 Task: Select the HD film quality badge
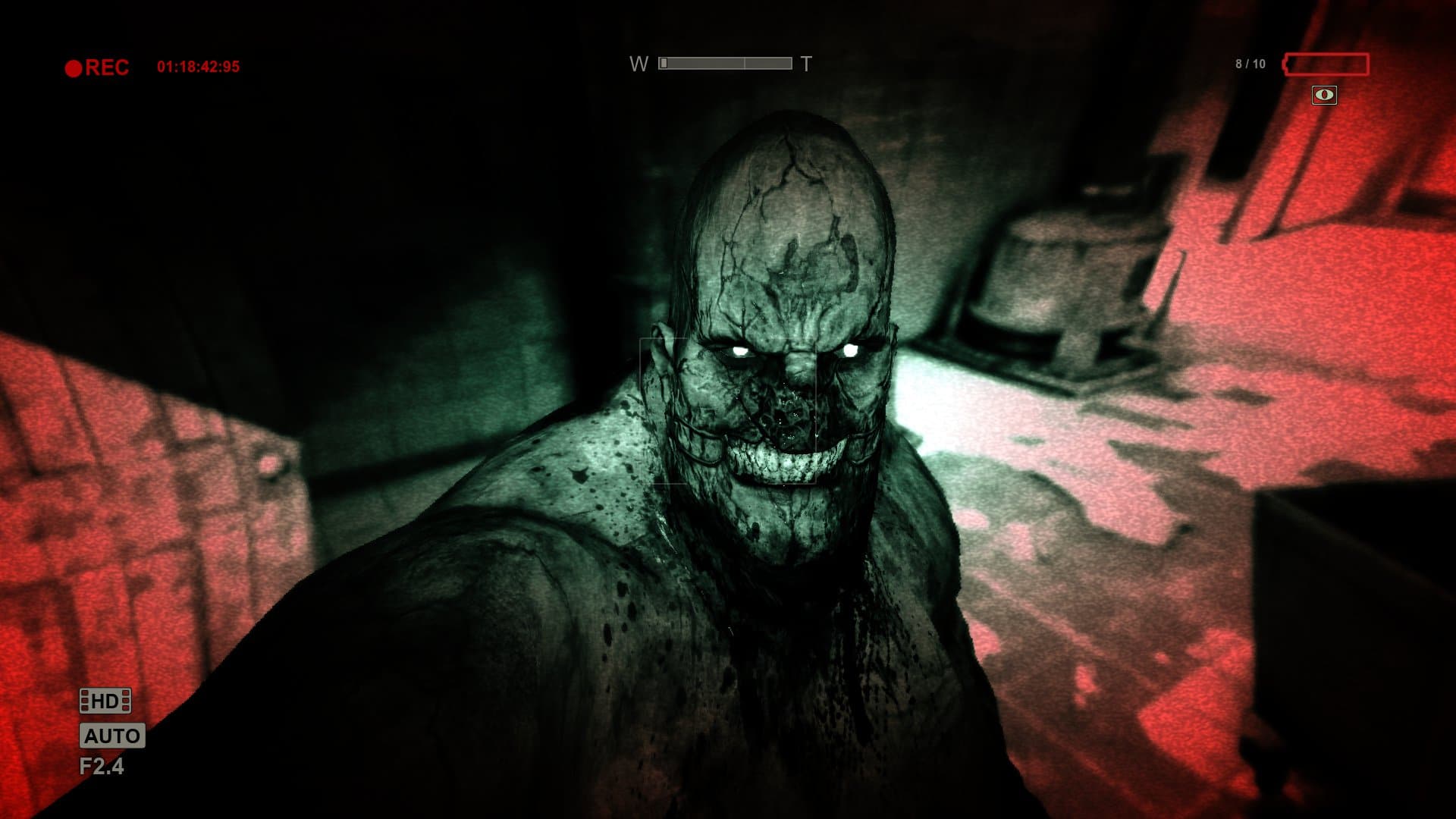tap(105, 701)
